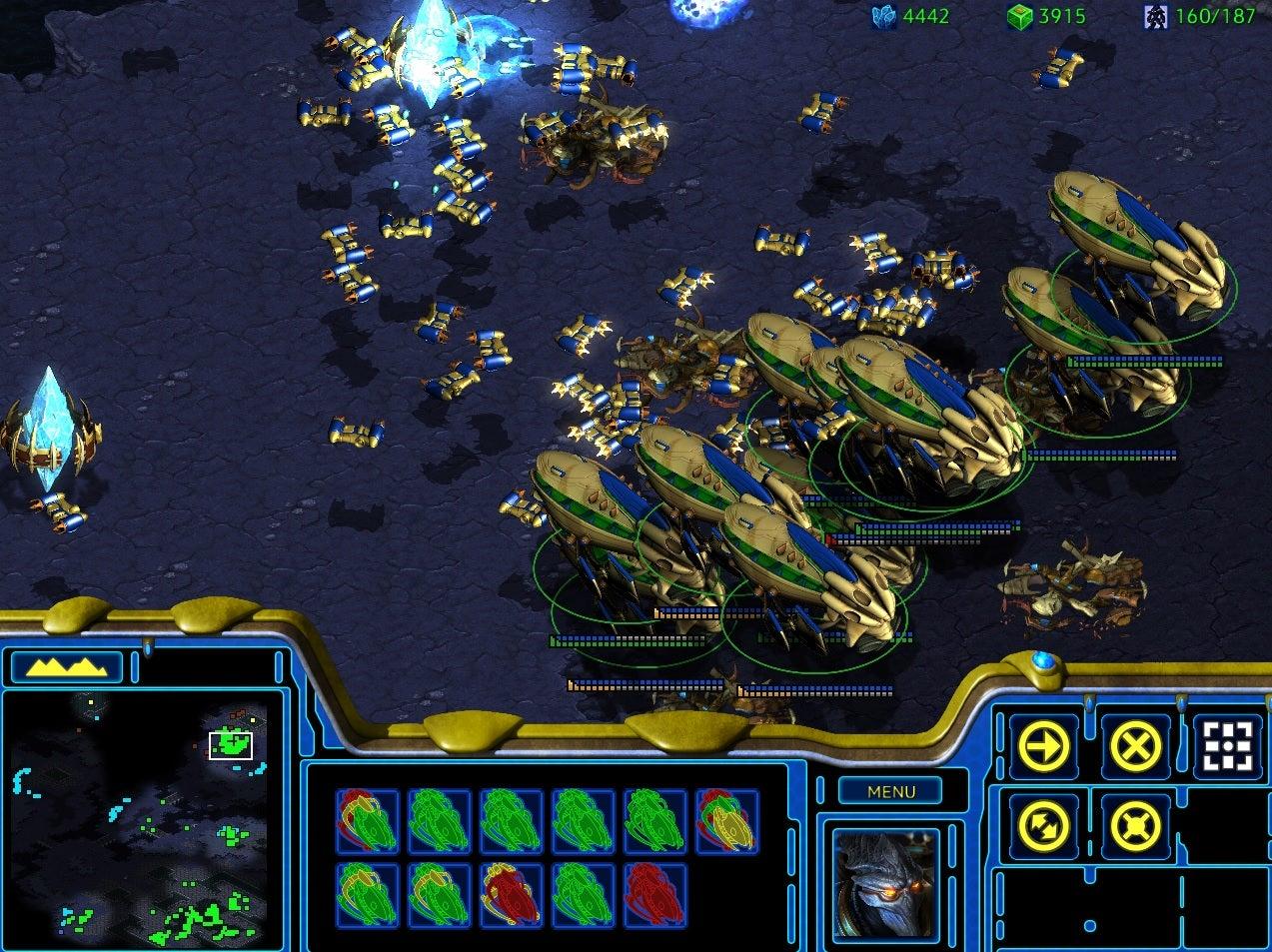The height and width of the screenshot is (952, 1272).
Task: Activate the Stop command
Action: pyautogui.click(x=1136, y=746)
